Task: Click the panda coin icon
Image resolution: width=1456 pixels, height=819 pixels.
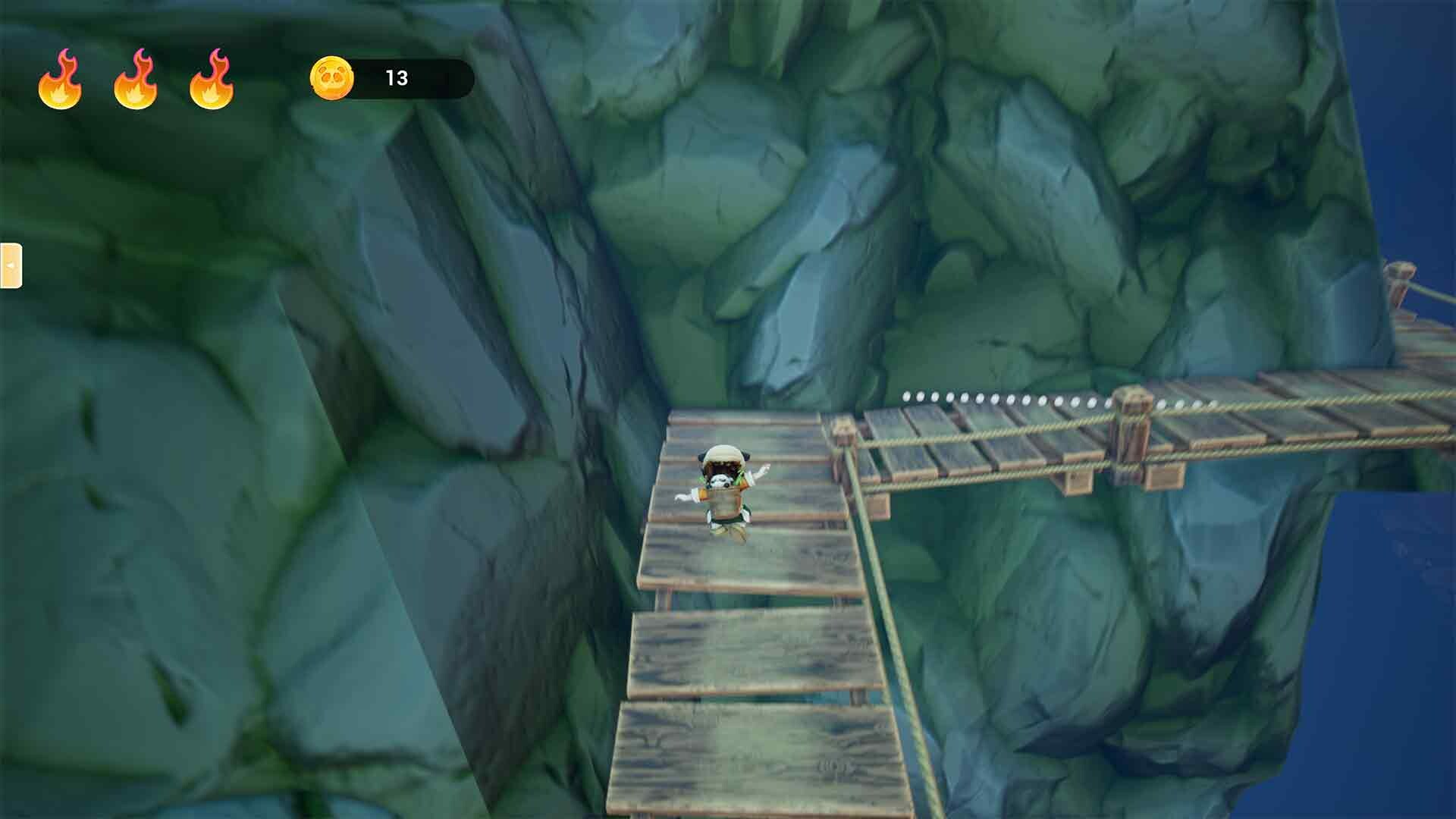Action: click(x=331, y=76)
